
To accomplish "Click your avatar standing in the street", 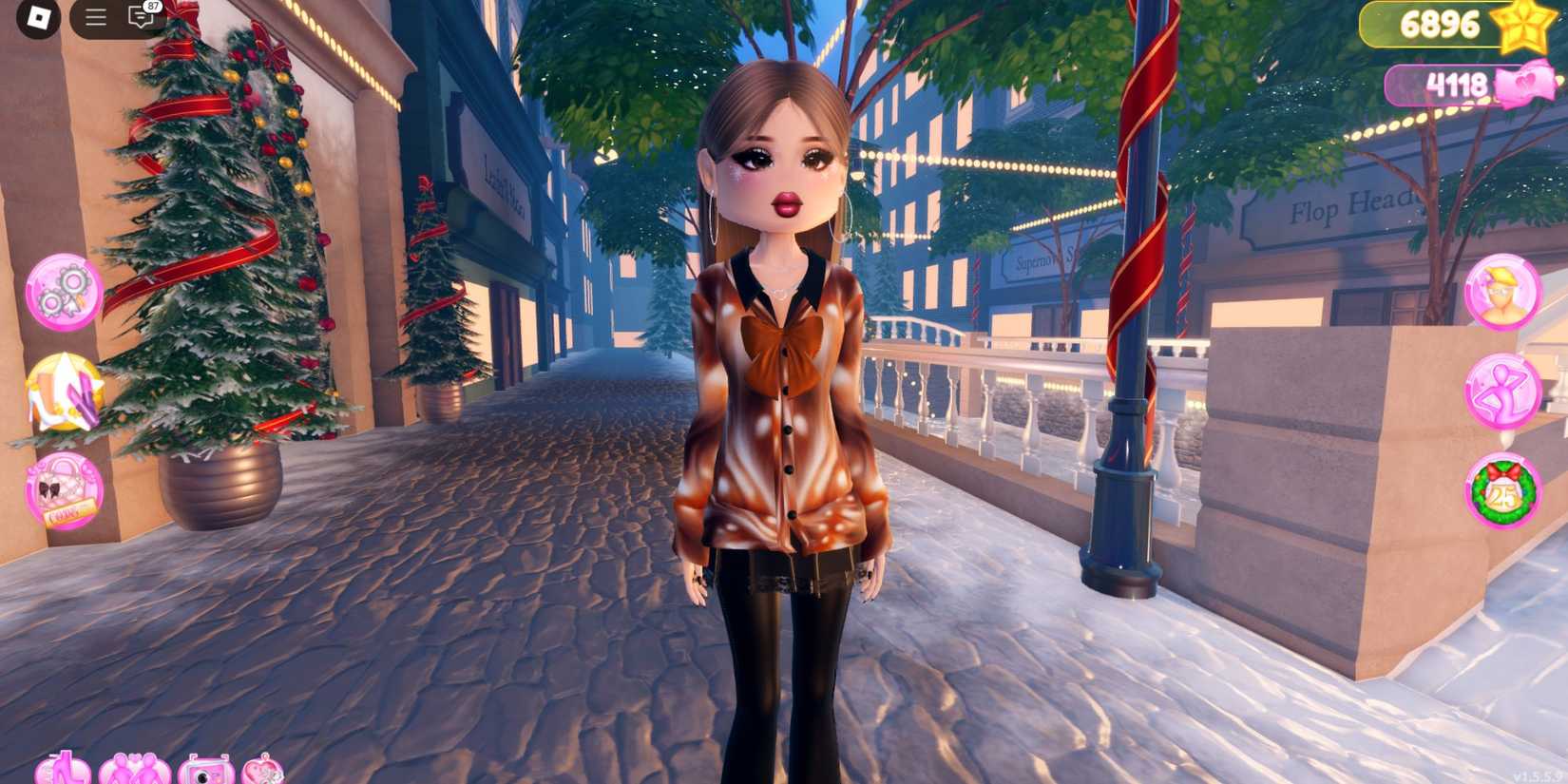I will point(782,399).
